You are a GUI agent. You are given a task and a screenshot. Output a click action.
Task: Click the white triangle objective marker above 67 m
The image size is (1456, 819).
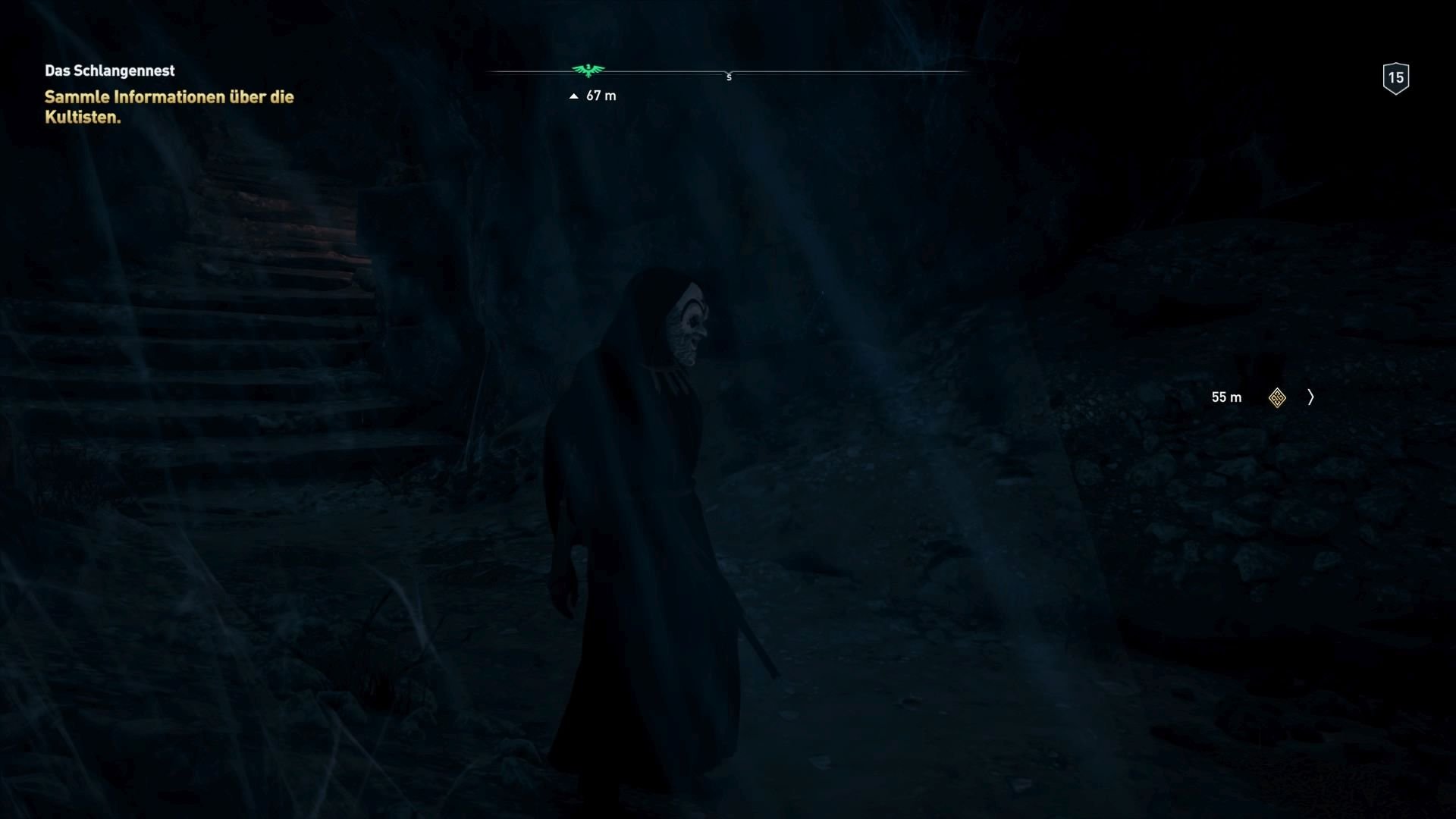[x=574, y=96]
